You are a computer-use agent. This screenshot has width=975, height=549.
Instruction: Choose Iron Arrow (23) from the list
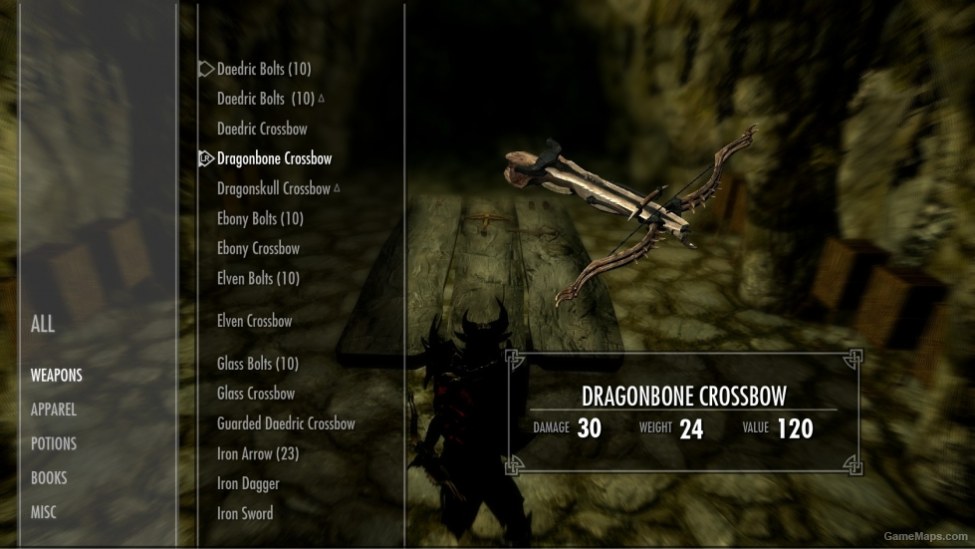258,454
